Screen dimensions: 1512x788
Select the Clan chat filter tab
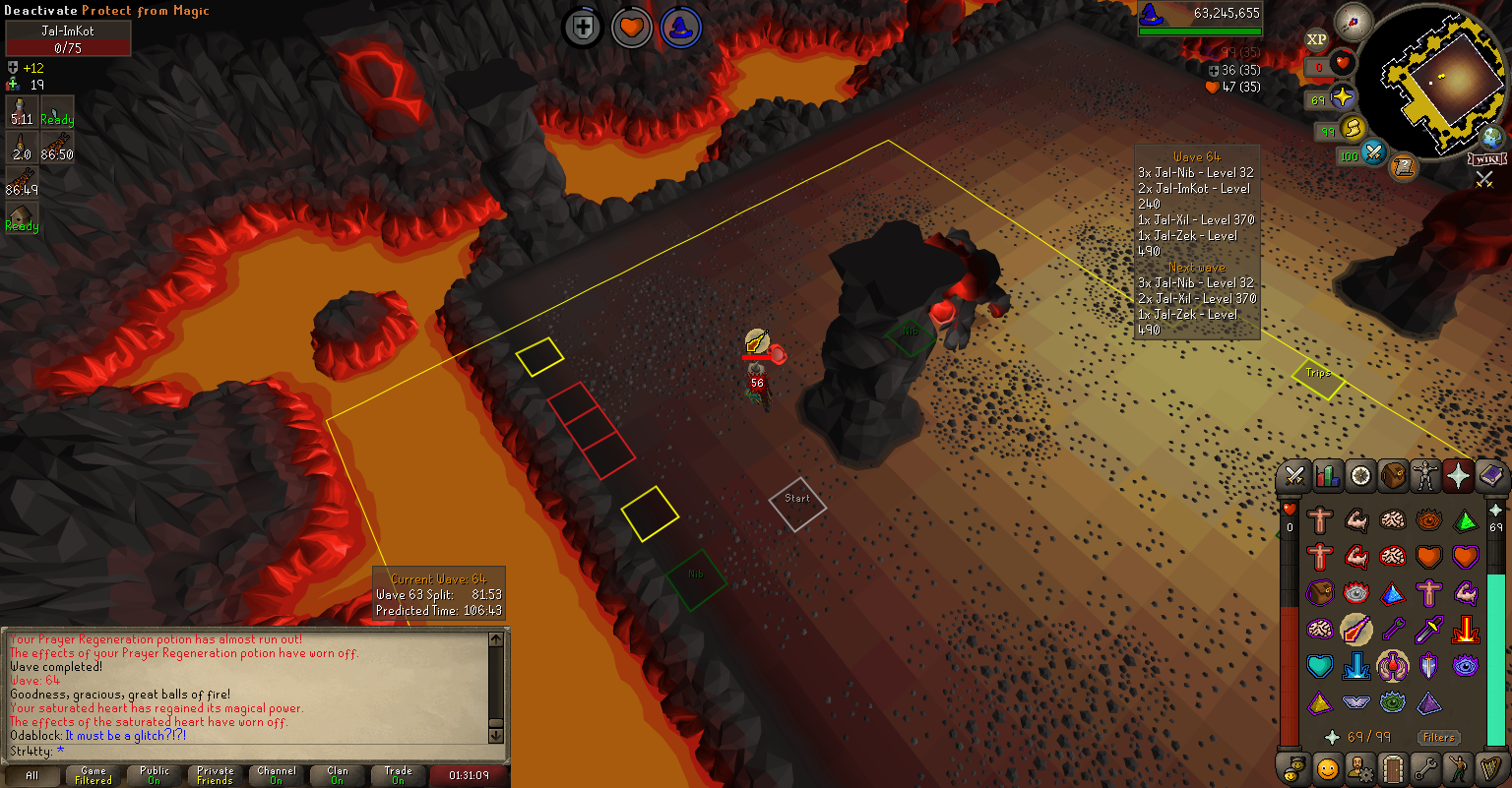coord(338,775)
